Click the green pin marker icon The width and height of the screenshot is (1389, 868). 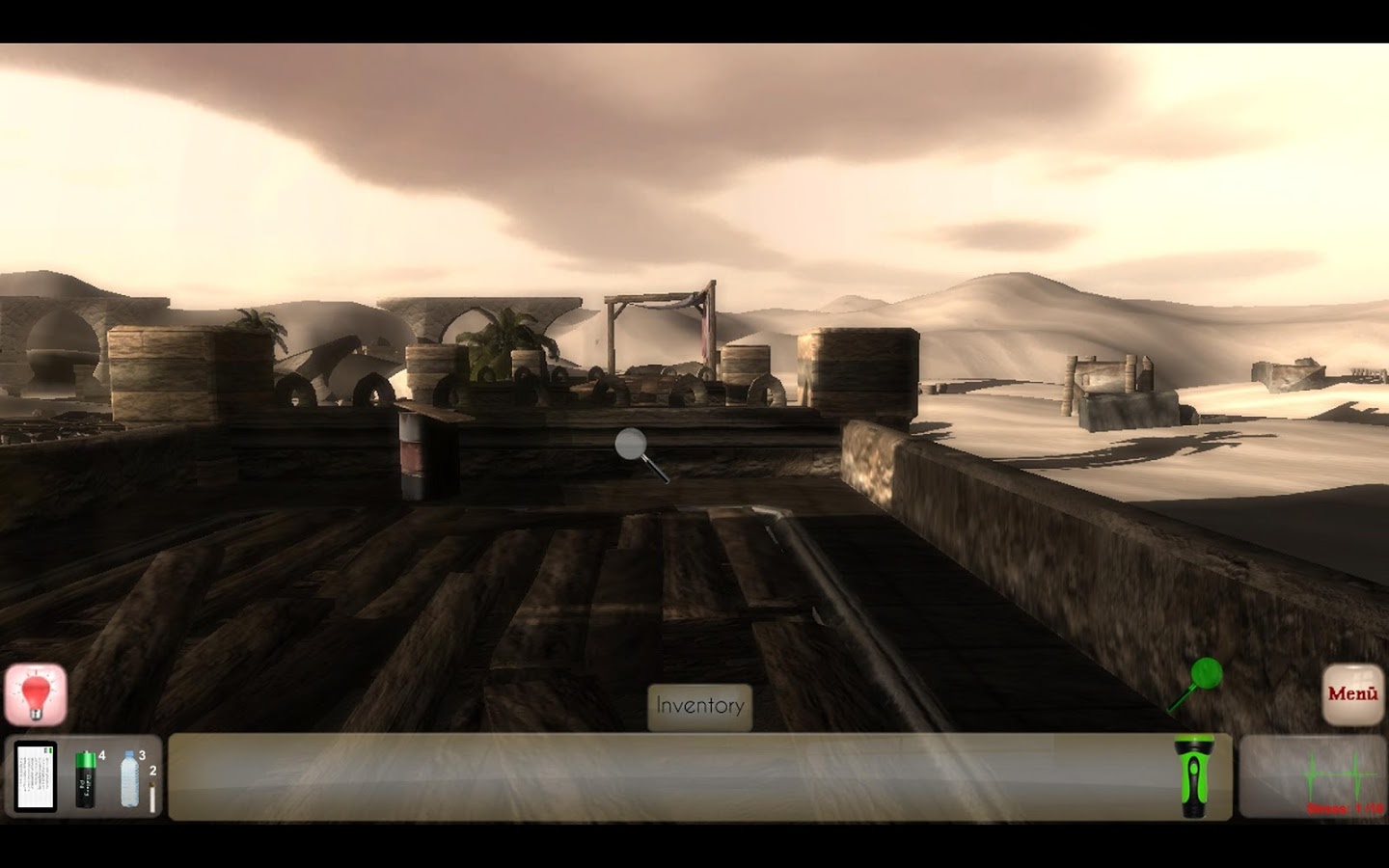click(x=1204, y=674)
